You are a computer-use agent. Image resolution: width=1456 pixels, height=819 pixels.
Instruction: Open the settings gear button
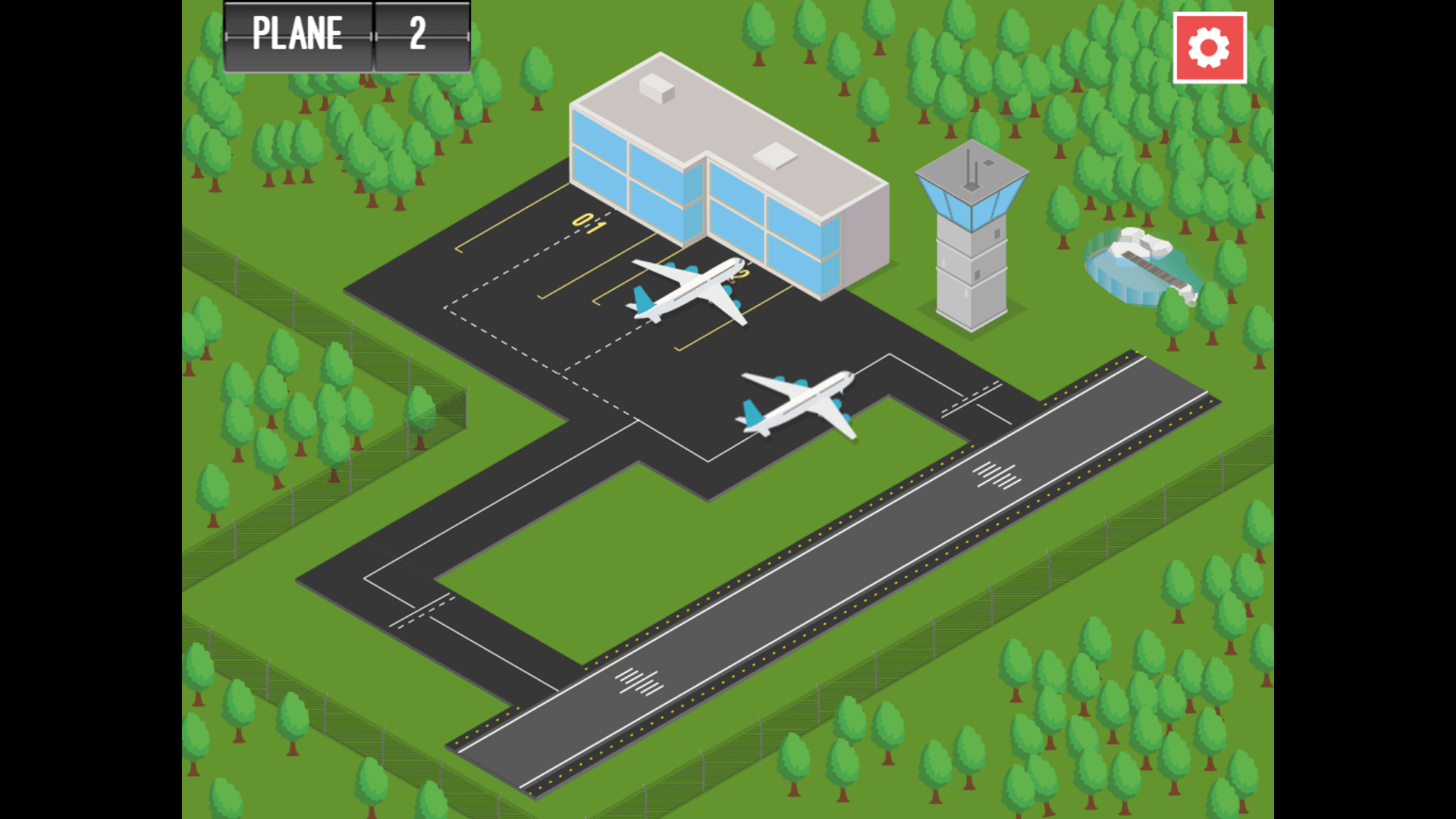(1209, 48)
